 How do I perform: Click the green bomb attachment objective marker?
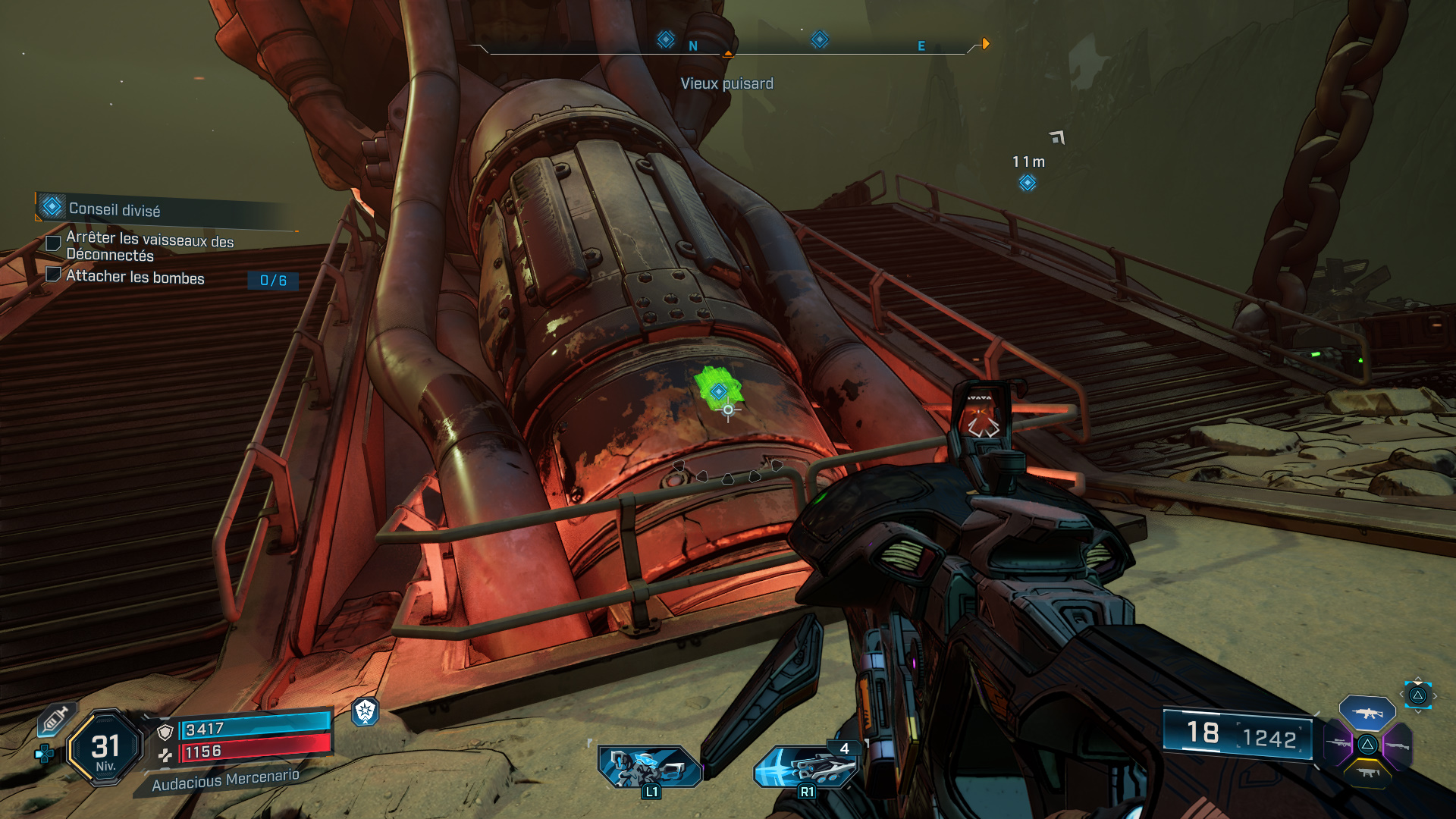coord(718,391)
